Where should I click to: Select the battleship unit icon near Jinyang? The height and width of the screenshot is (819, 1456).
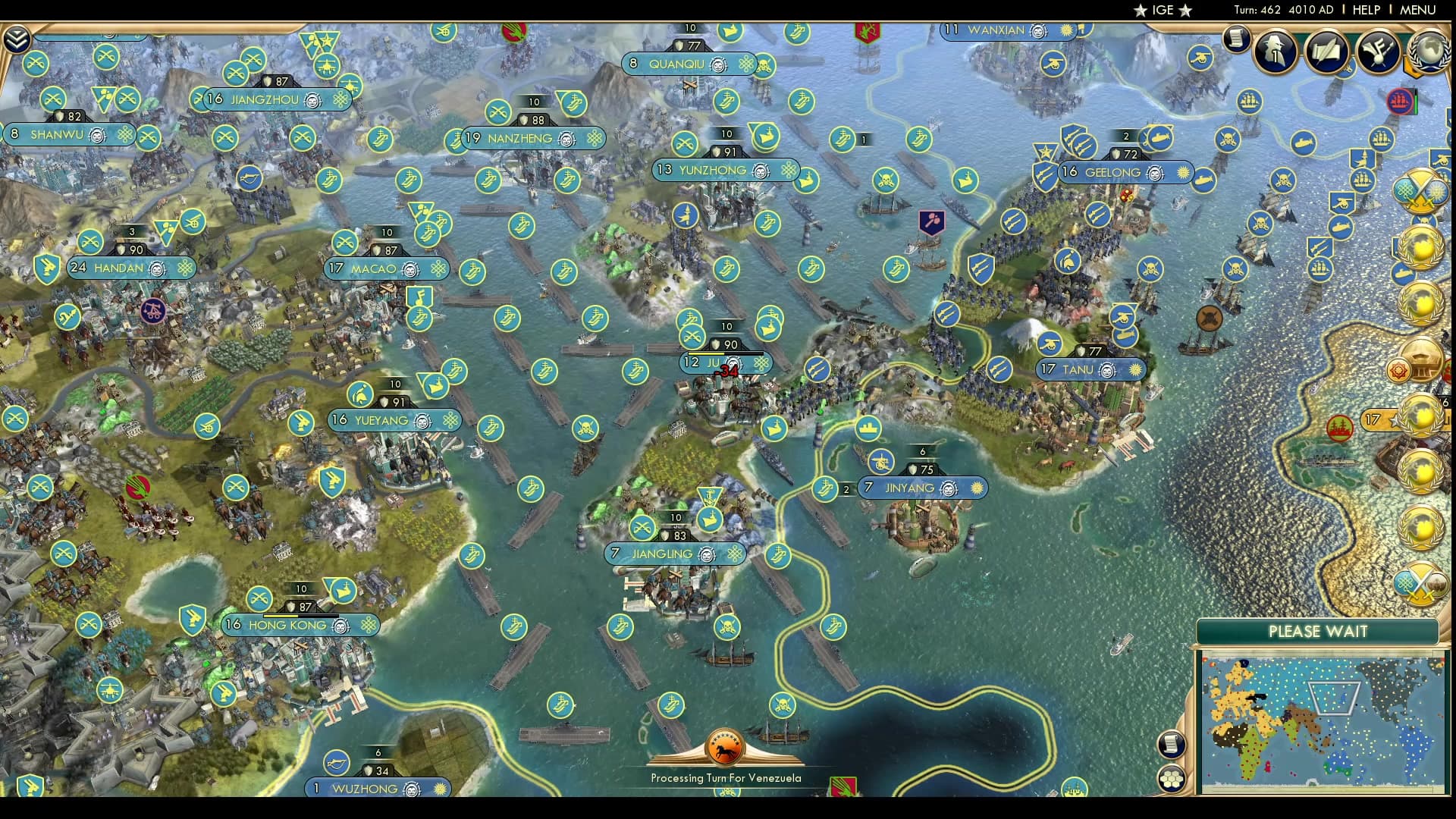[x=868, y=429]
